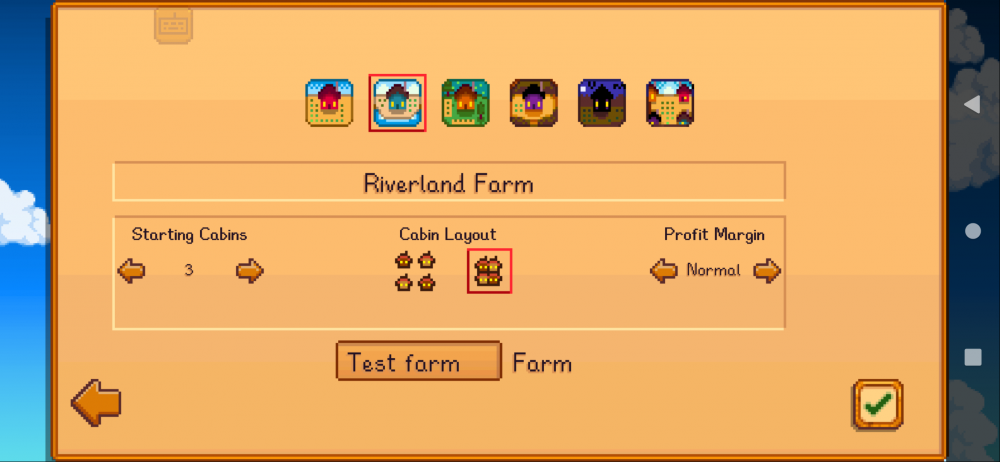Go back with the large orange arrow
The image size is (1000, 462).
tap(96, 403)
